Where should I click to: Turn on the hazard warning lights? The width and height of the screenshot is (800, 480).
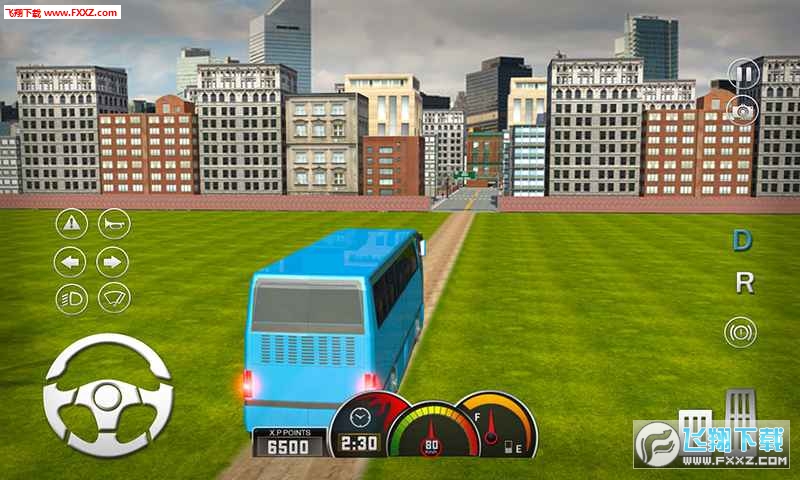click(70, 223)
